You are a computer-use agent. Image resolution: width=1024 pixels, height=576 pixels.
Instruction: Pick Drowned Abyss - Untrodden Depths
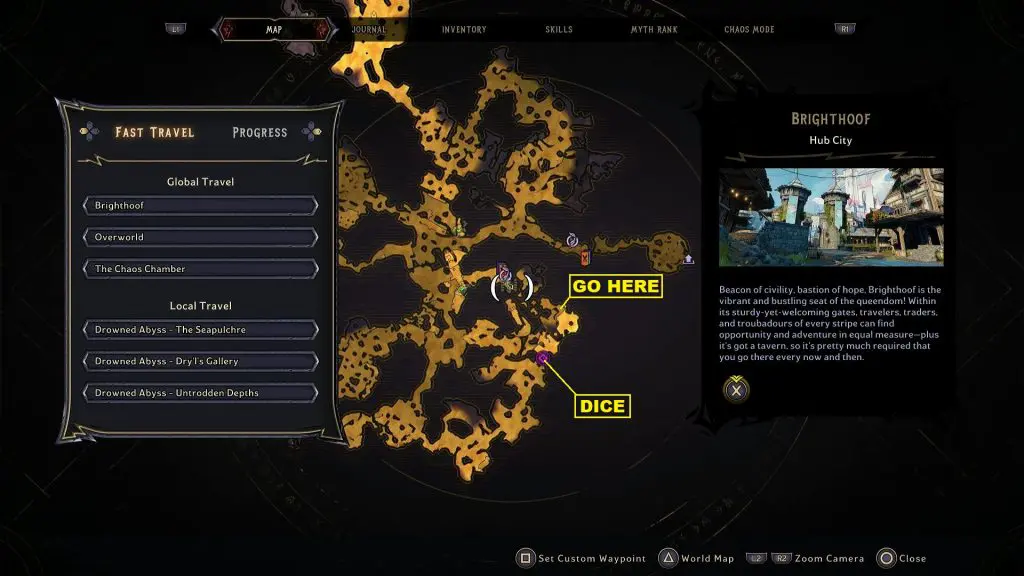(201, 393)
